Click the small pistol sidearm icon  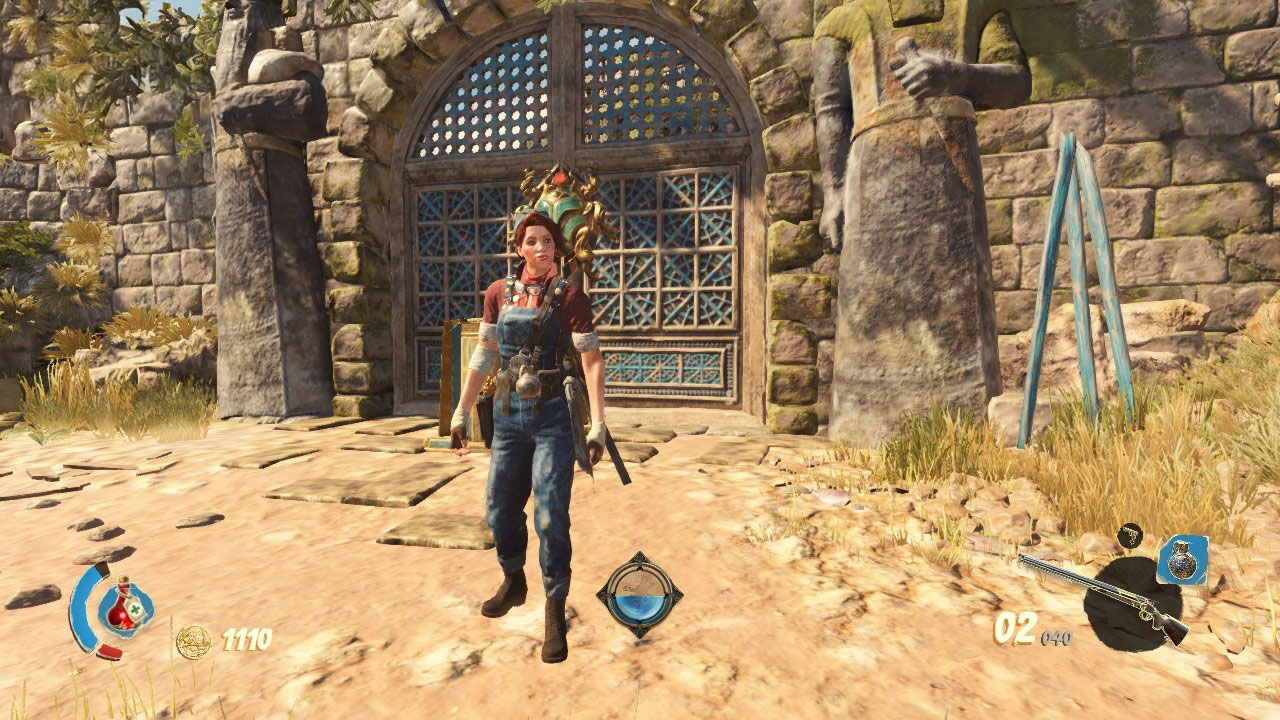point(1130,537)
